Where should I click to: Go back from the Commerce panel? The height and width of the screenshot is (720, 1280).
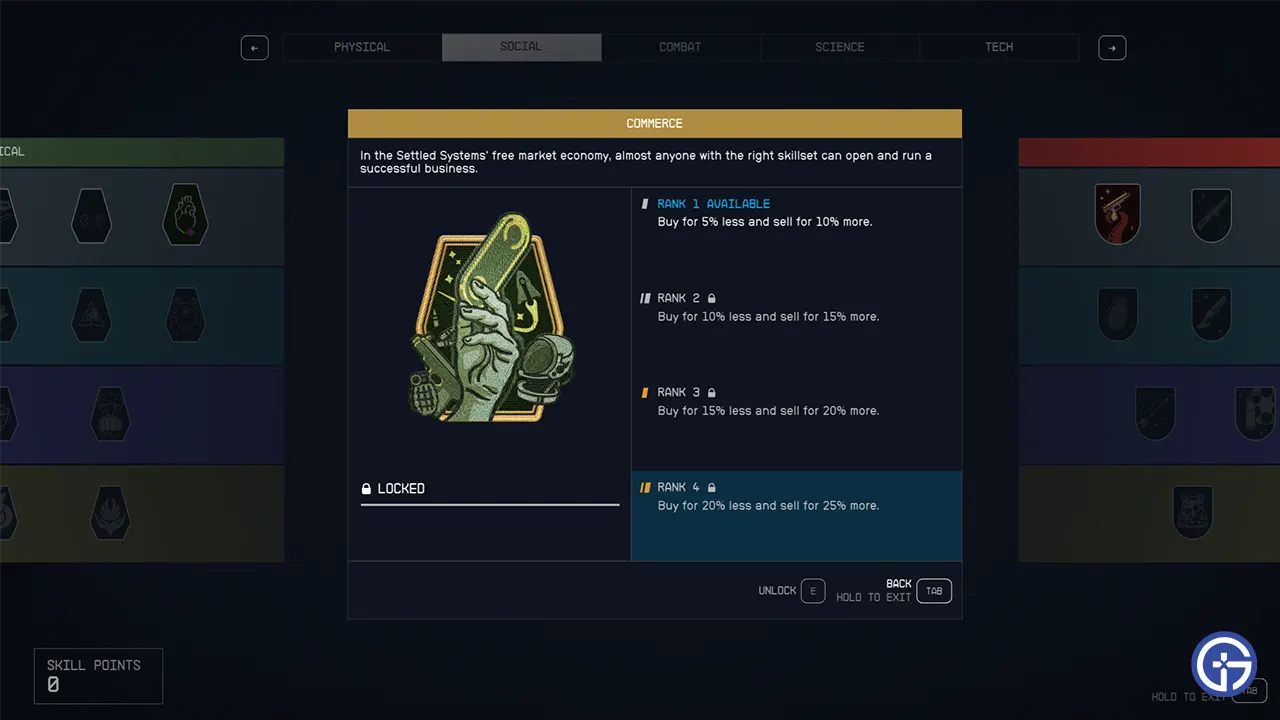933,591
